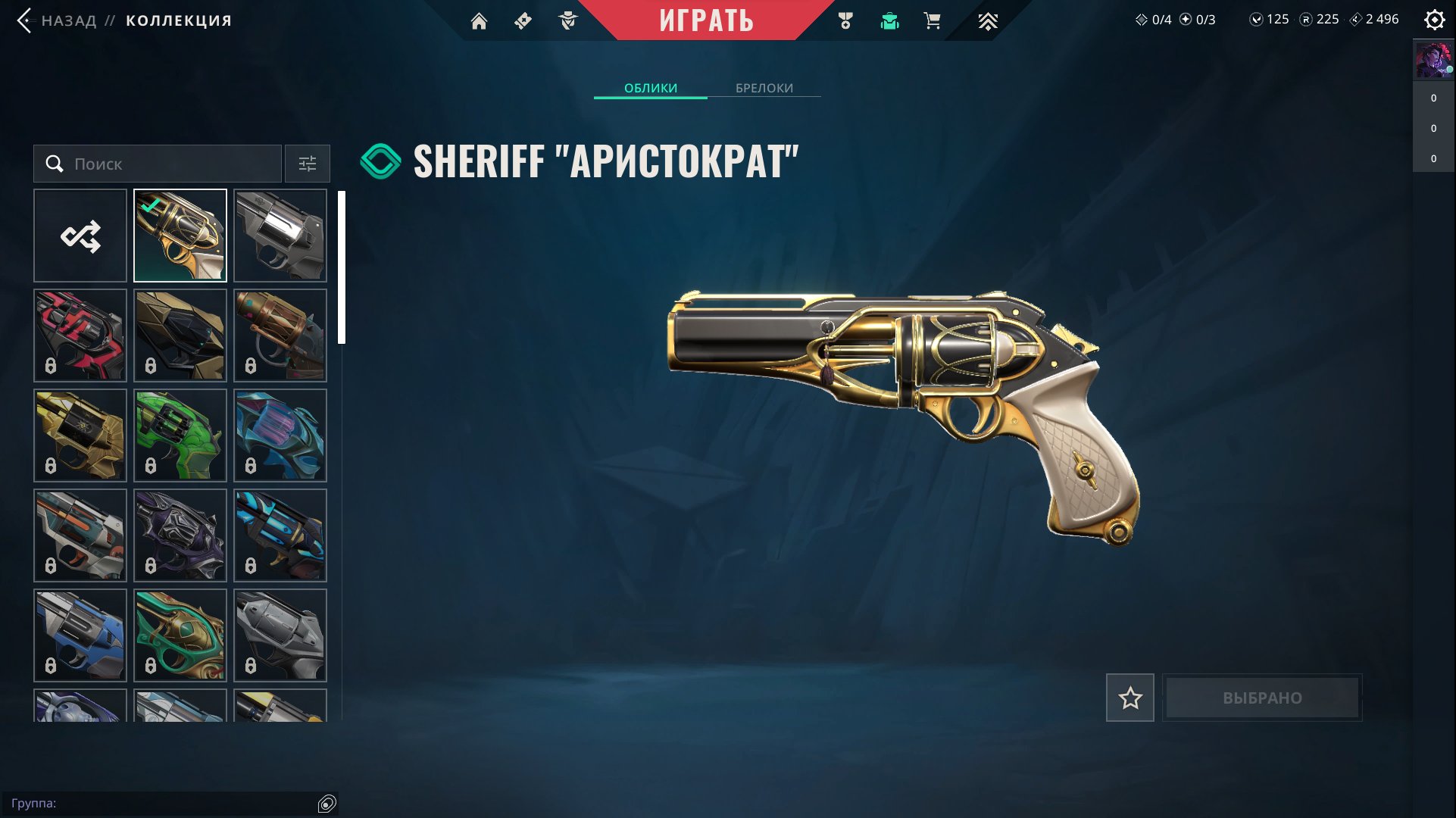The width and height of the screenshot is (1456, 818).
Task: Click the ВЫБРАНО equip button
Action: click(x=1262, y=698)
